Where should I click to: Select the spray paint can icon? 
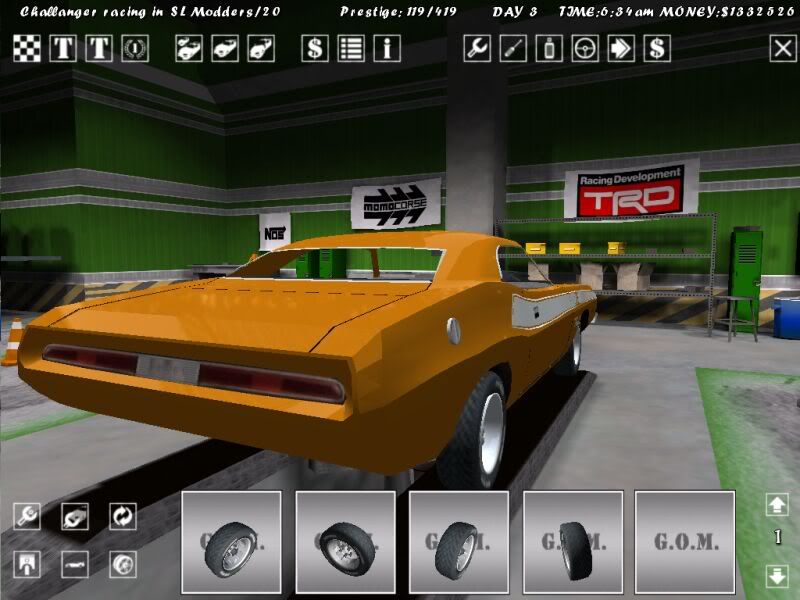tap(549, 48)
